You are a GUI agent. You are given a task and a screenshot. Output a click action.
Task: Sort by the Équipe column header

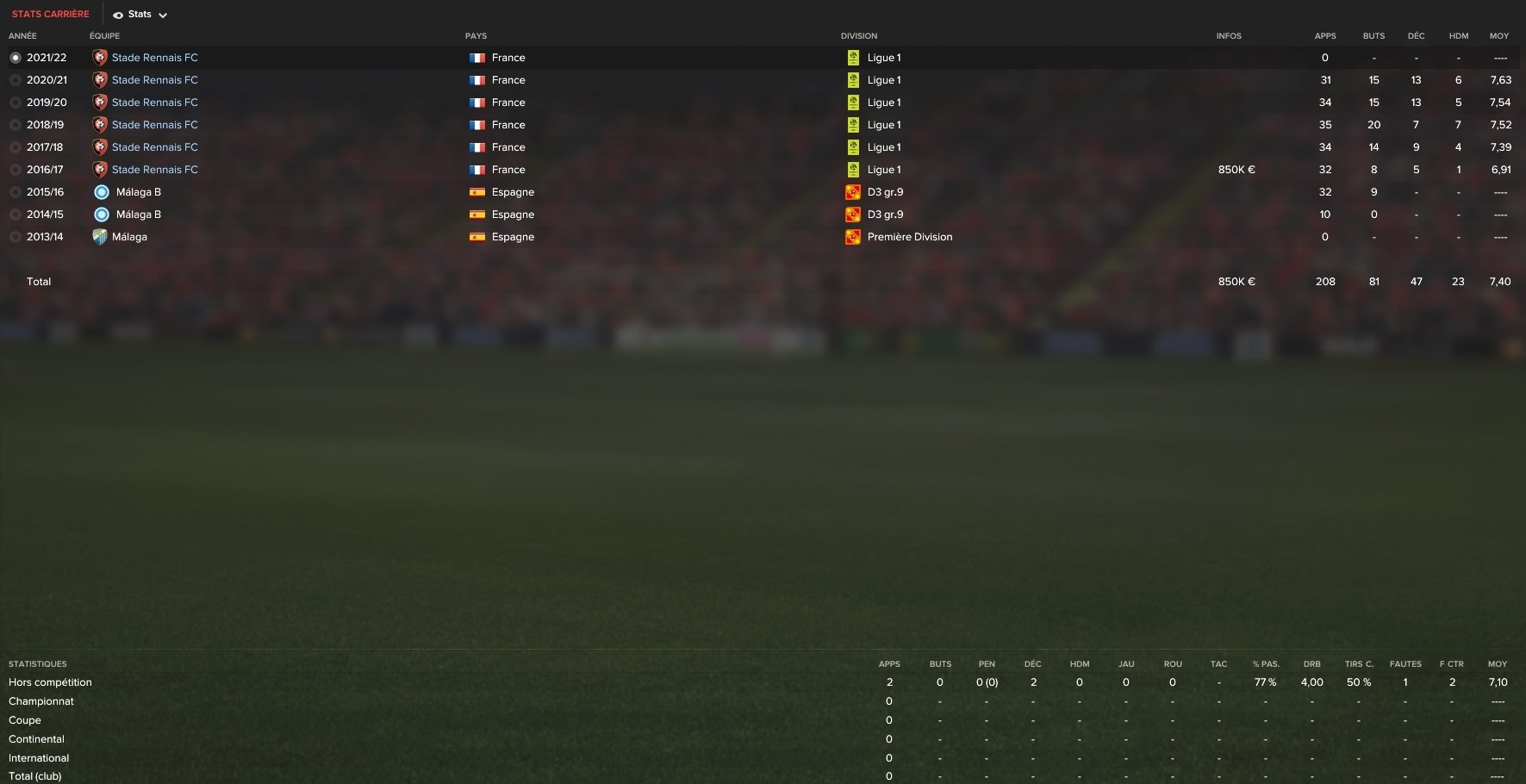click(104, 36)
